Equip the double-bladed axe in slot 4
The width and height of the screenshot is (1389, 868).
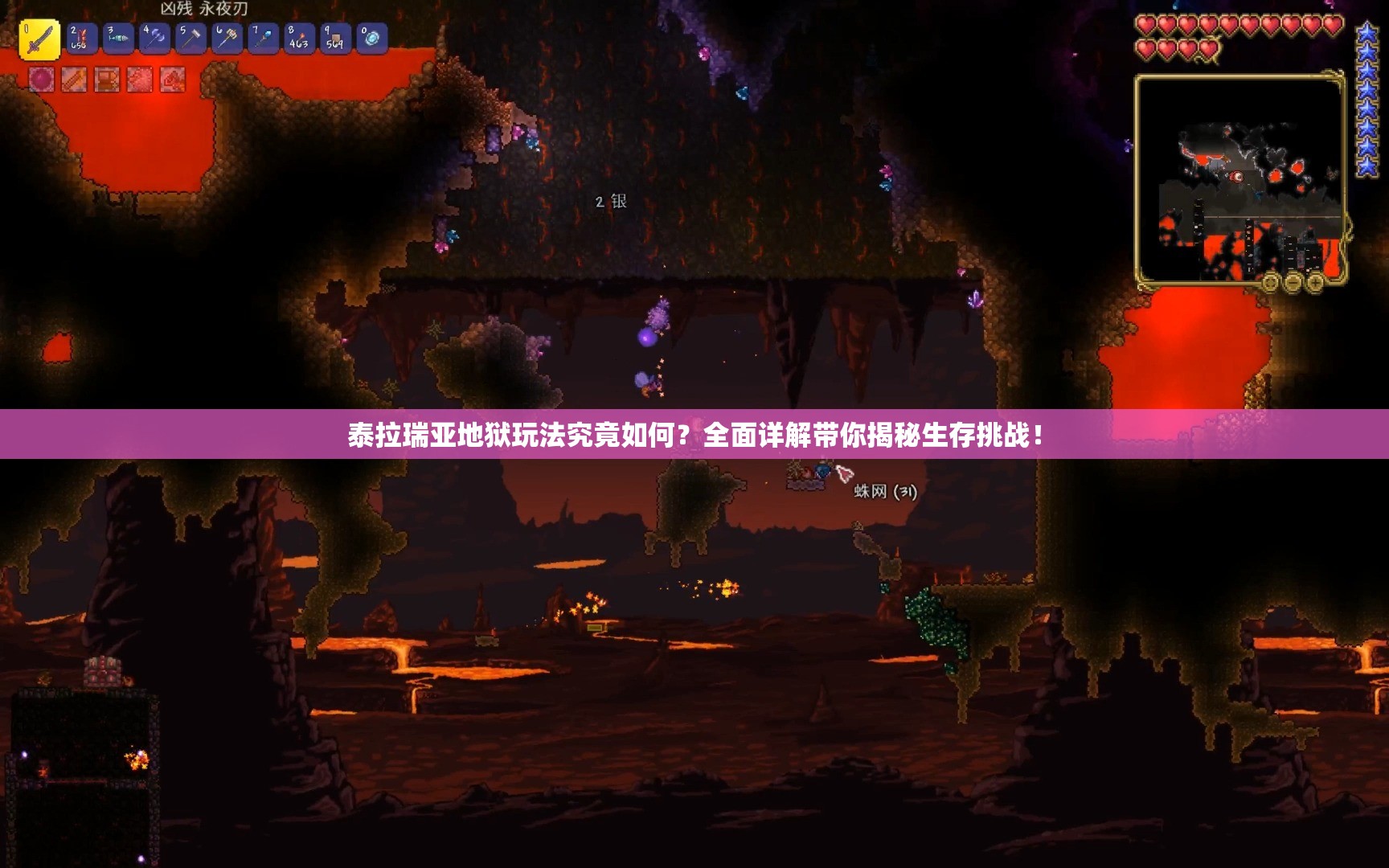point(154,39)
